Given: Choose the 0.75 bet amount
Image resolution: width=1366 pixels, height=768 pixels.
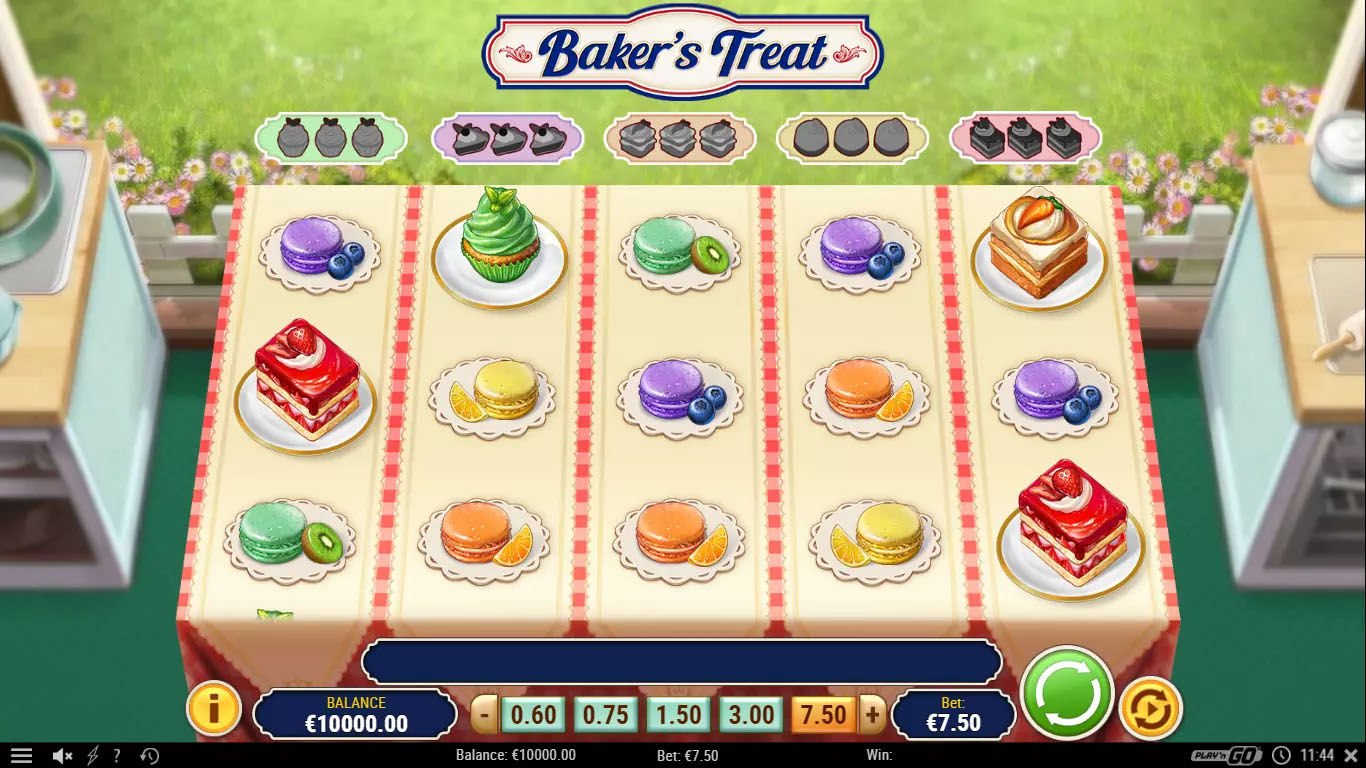Looking at the screenshot, I should click(x=606, y=715).
